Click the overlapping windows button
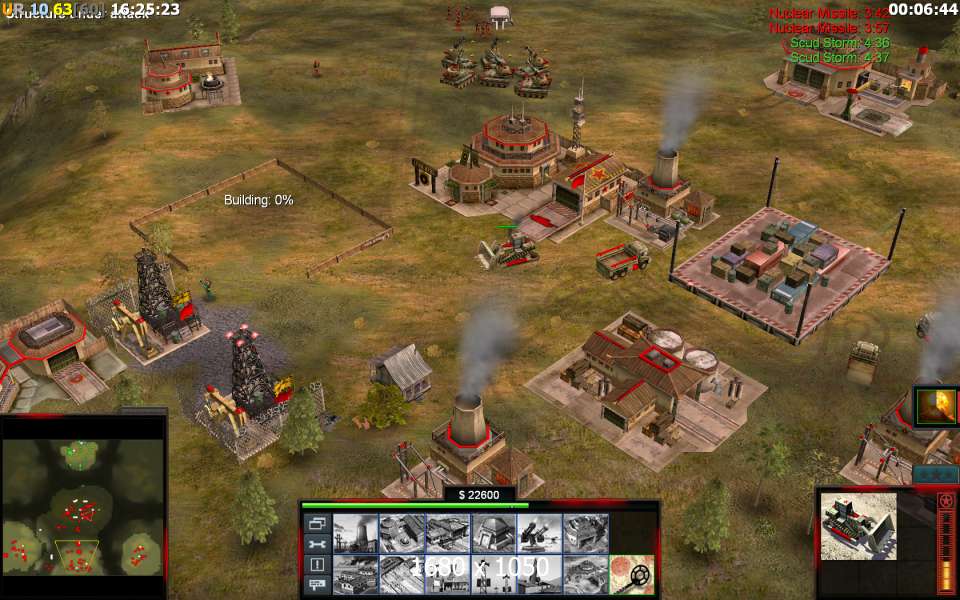The image size is (960, 600). pos(317,523)
